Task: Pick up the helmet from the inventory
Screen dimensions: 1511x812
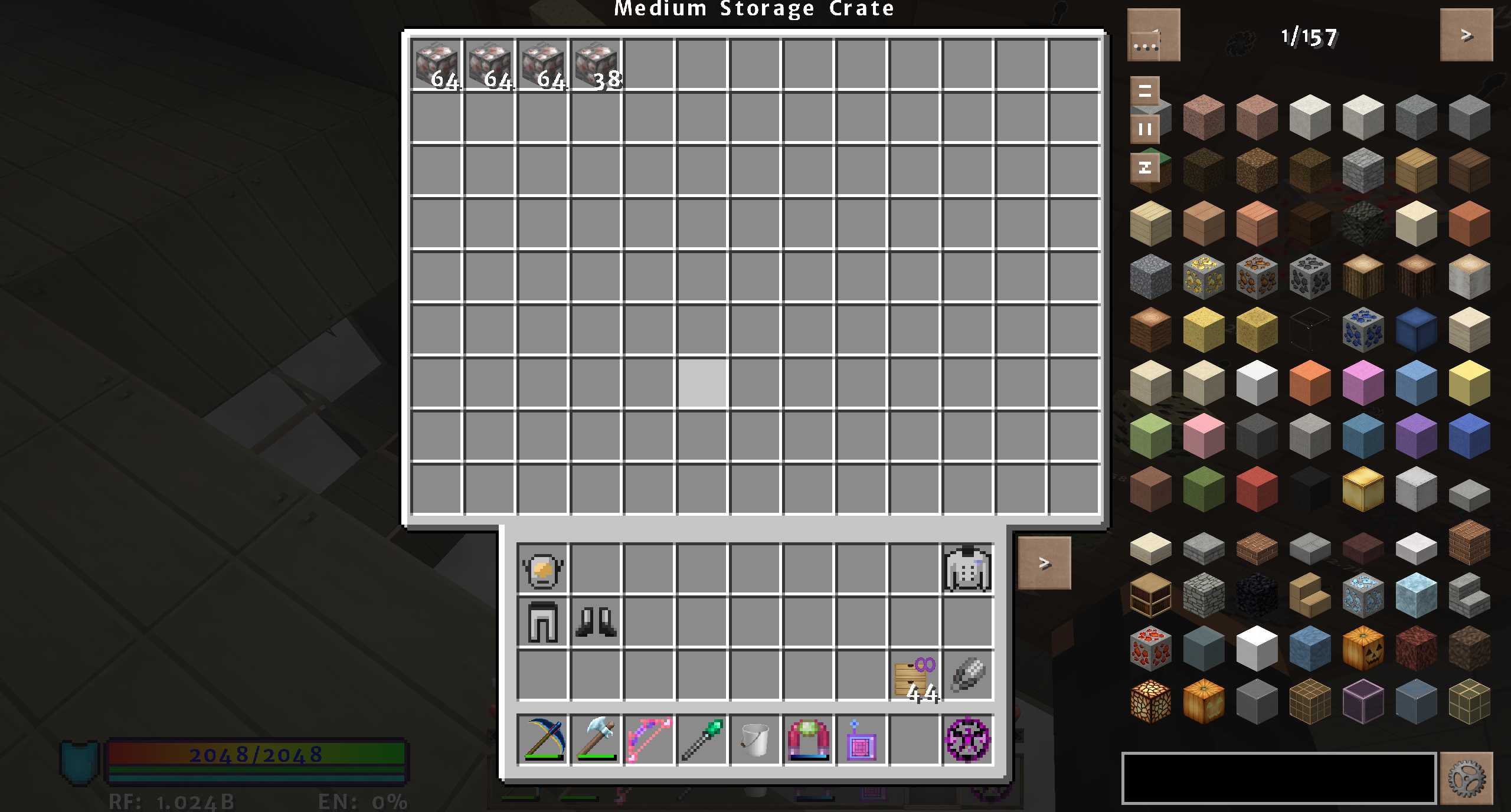Action: coord(542,570)
